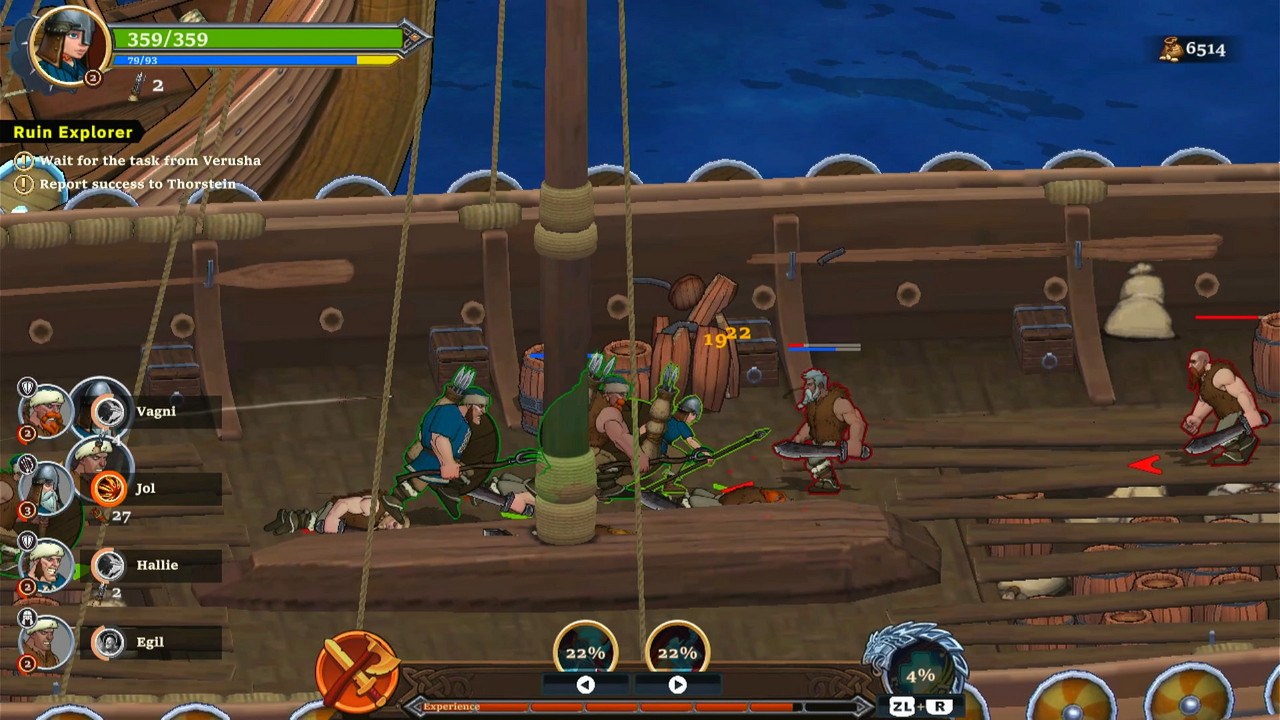Select Jol from the party roster
1280x720 pixels.
[145, 488]
